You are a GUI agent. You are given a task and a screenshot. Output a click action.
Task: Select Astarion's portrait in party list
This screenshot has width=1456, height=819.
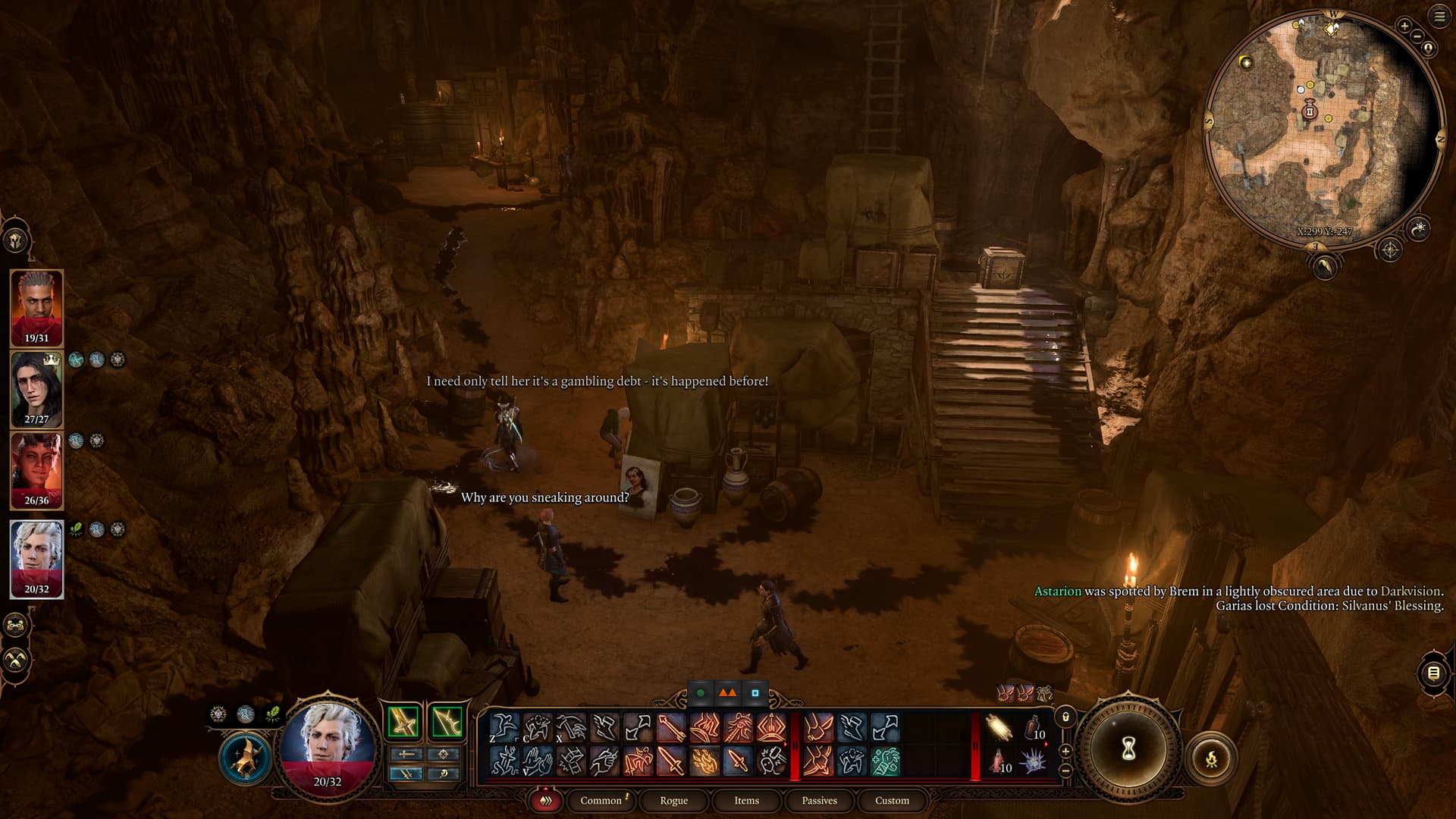(36, 558)
